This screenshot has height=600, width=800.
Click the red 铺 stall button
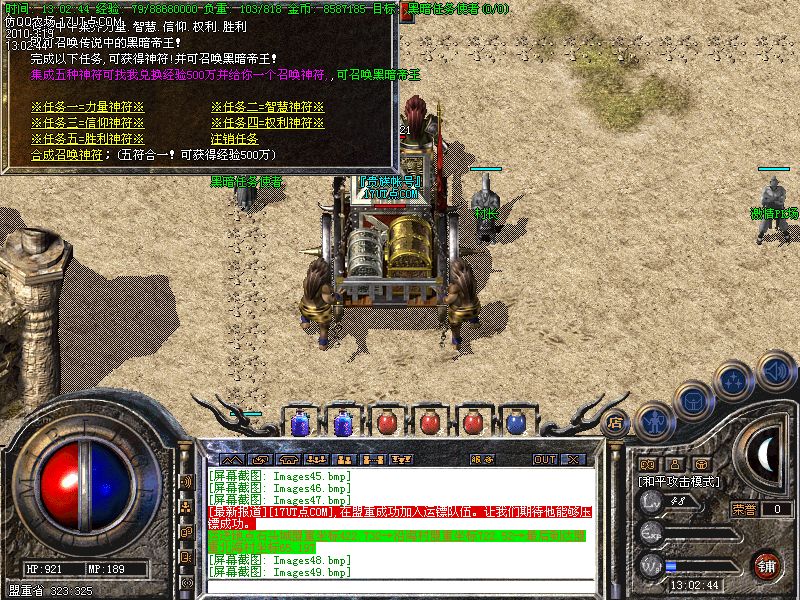pyautogui.click(x=767, y=564)
